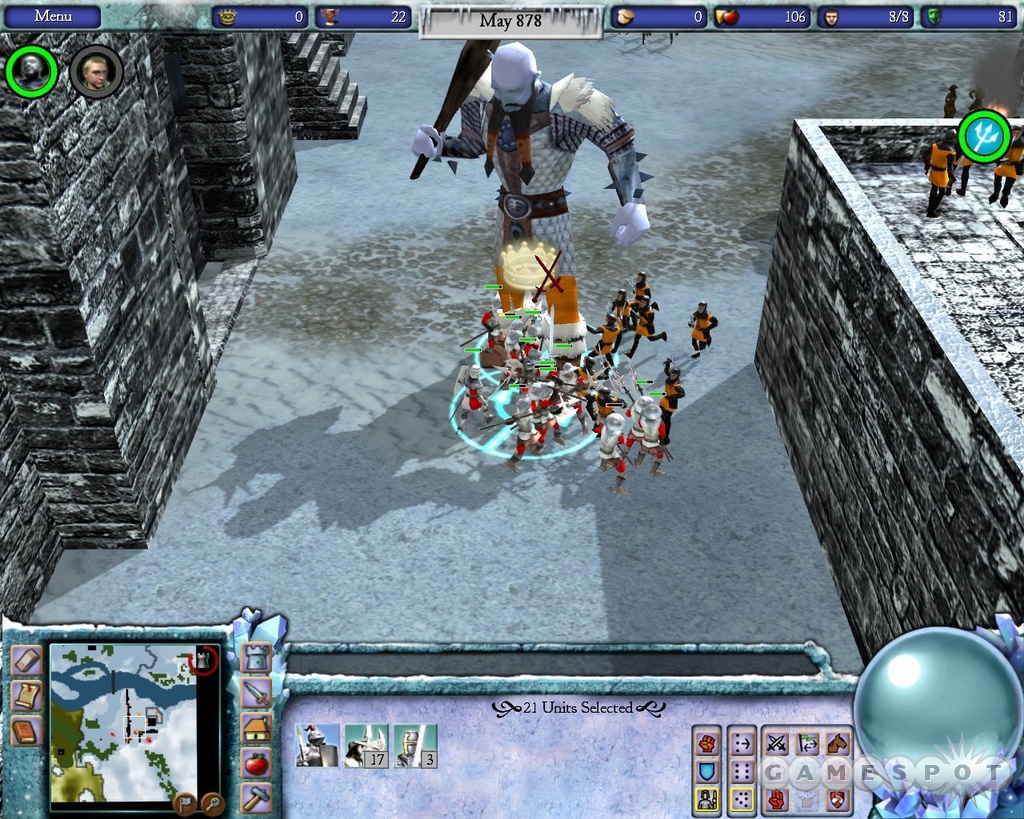The width and height of the screenshot is (1024, 819).
Task: Activate the trident power icon
Action: pos(984,136)
